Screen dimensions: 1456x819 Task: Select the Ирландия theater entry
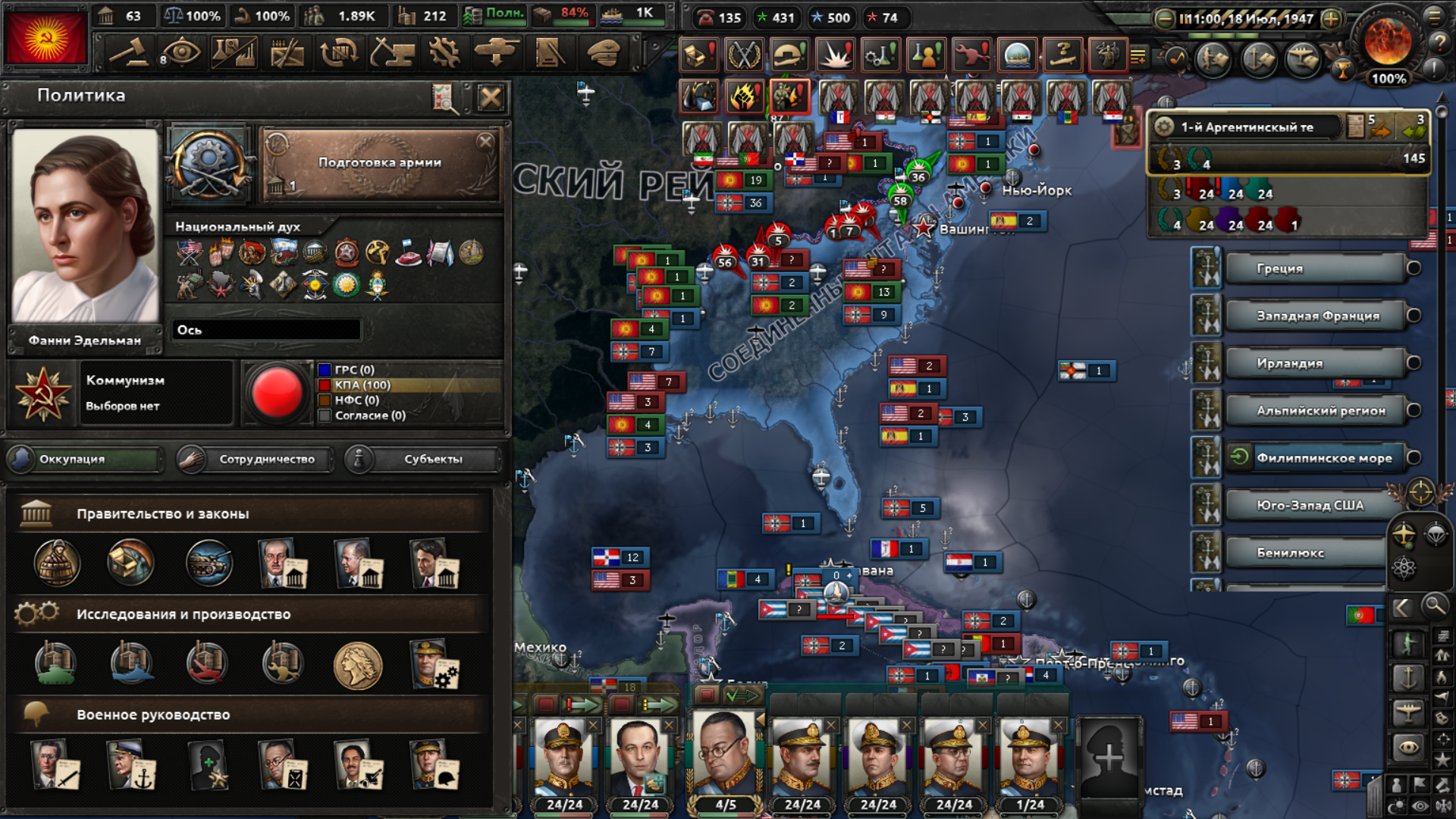tap(1314, 363)
